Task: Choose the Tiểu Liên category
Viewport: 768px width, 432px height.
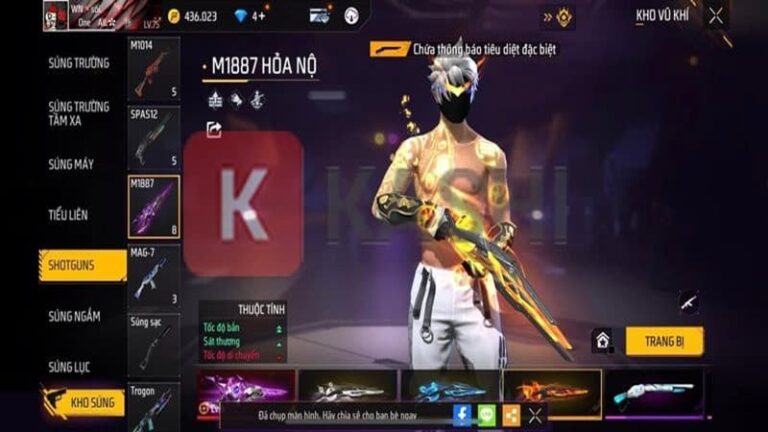Action: coord(68,214)
